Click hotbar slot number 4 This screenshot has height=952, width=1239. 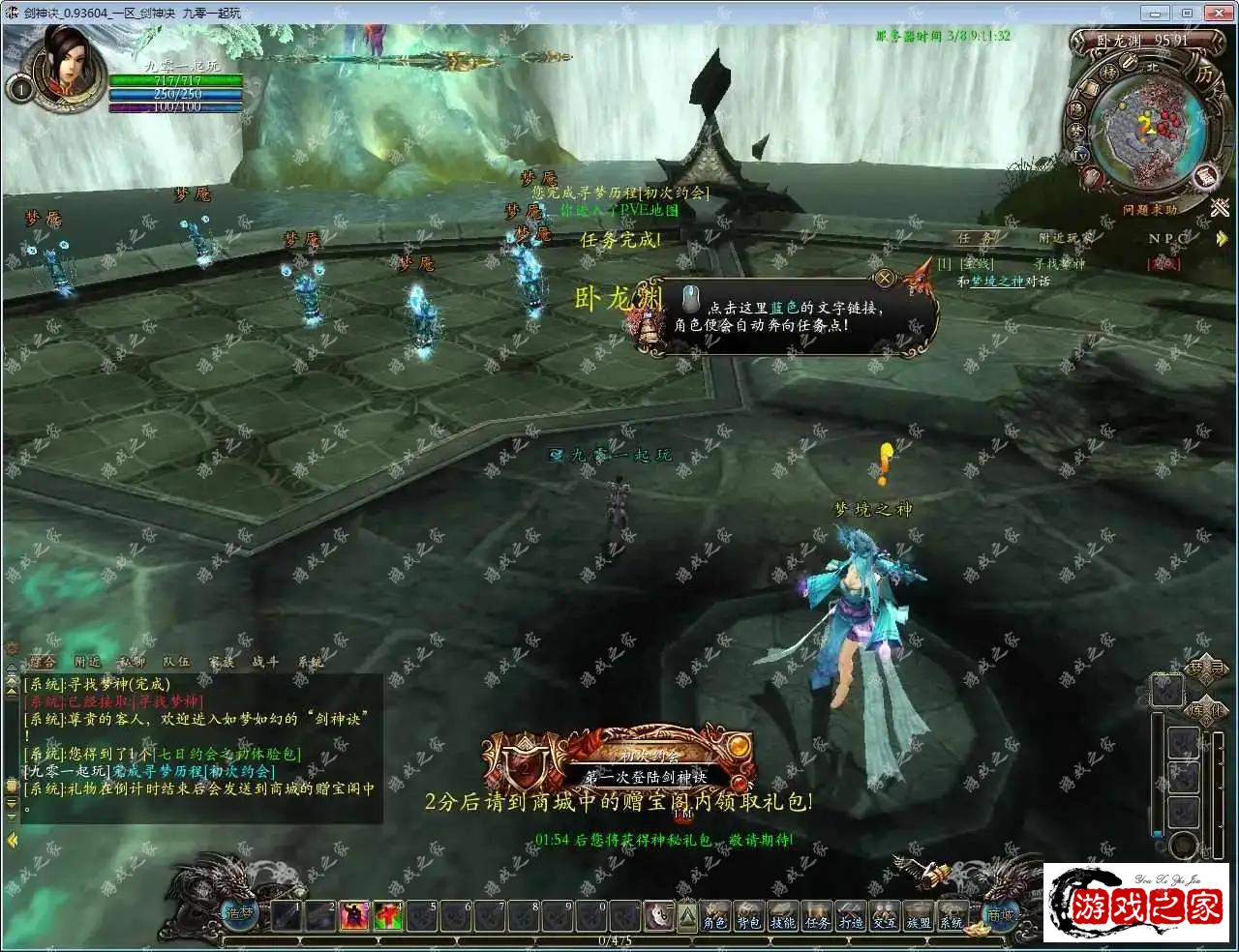click(387, 917)
